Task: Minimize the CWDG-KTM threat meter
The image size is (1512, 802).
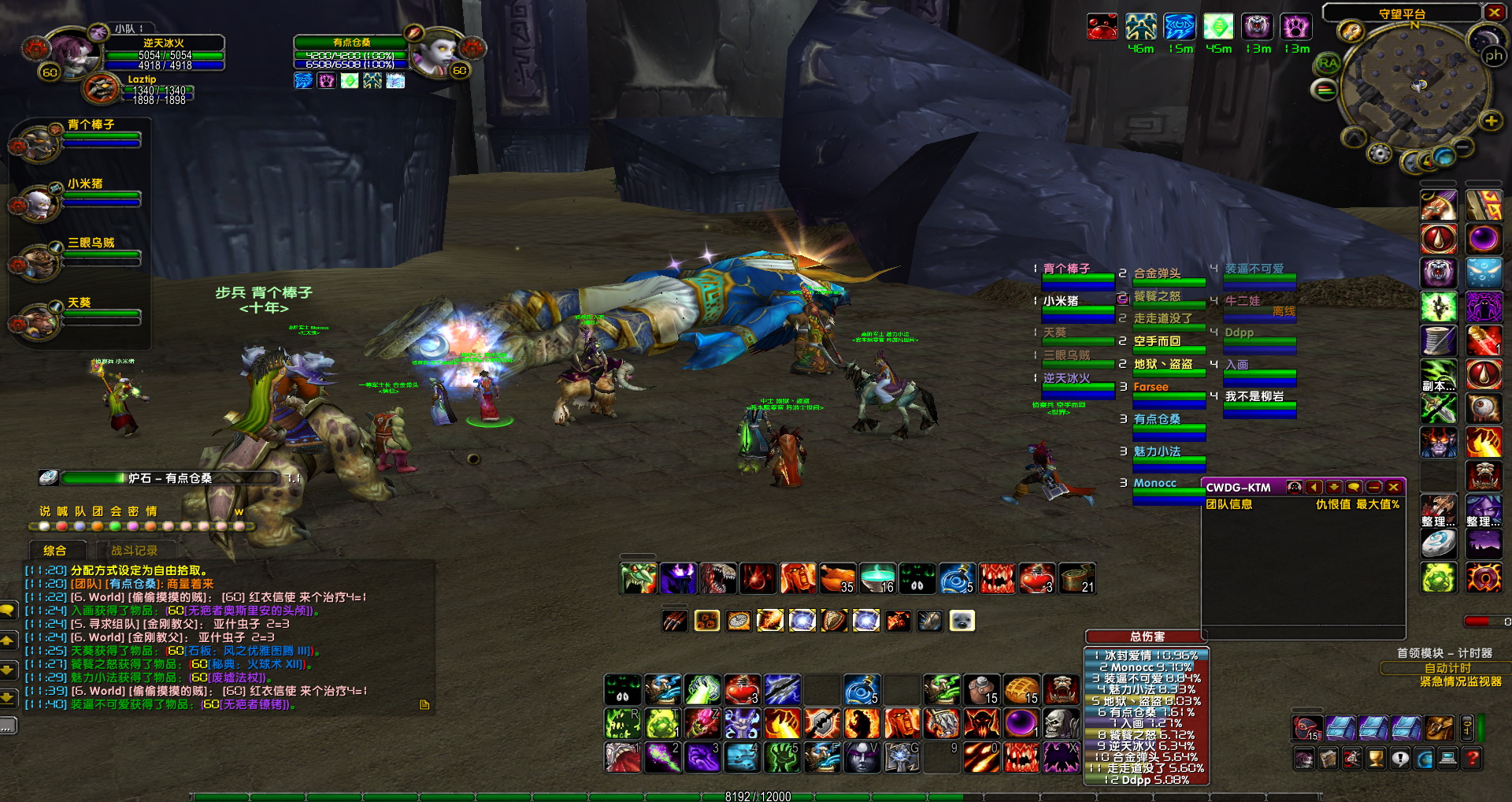Action: pyautogui.click(x=1373, y=488)
